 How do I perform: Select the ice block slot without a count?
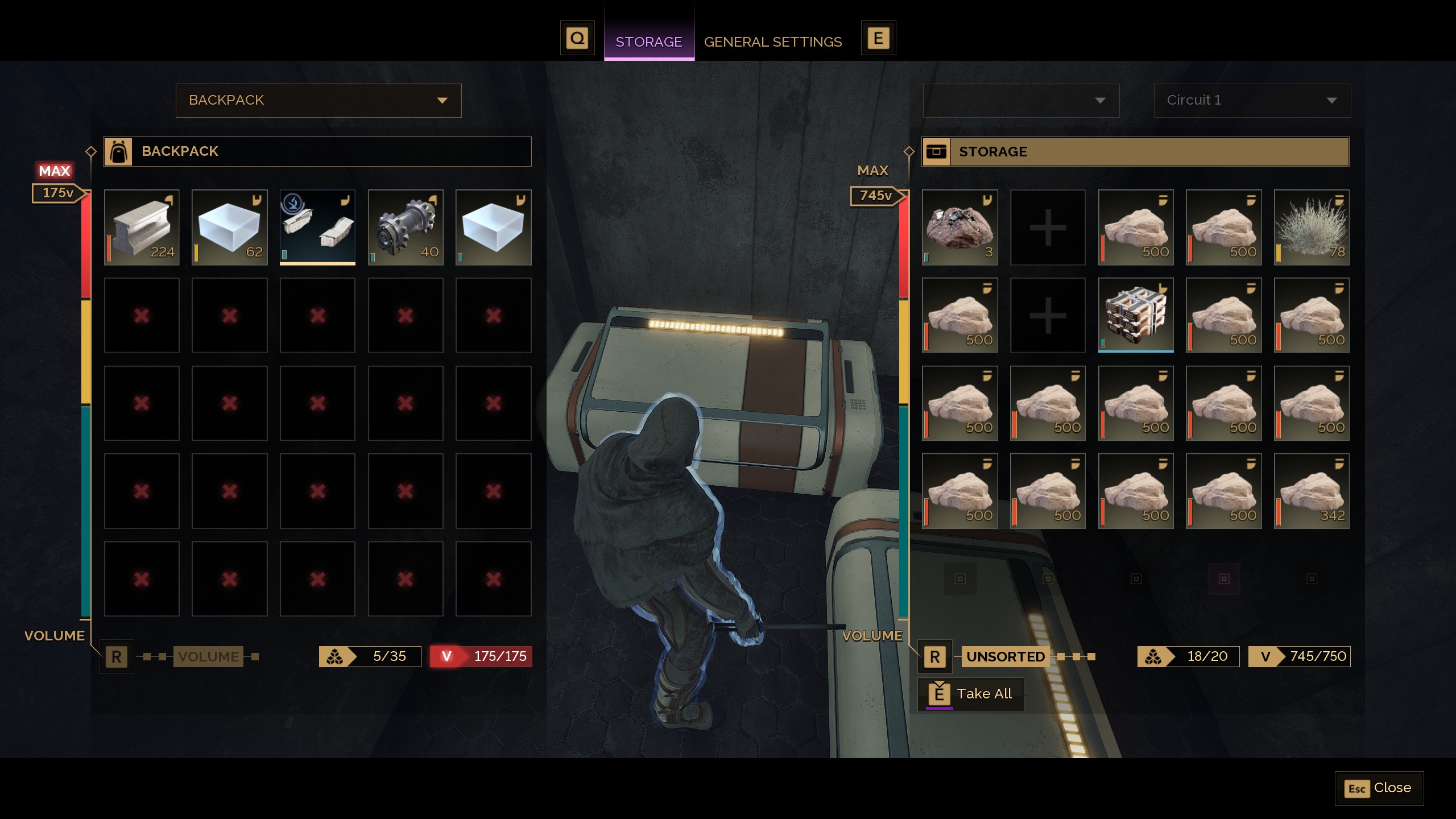click(x=493, y=227)
